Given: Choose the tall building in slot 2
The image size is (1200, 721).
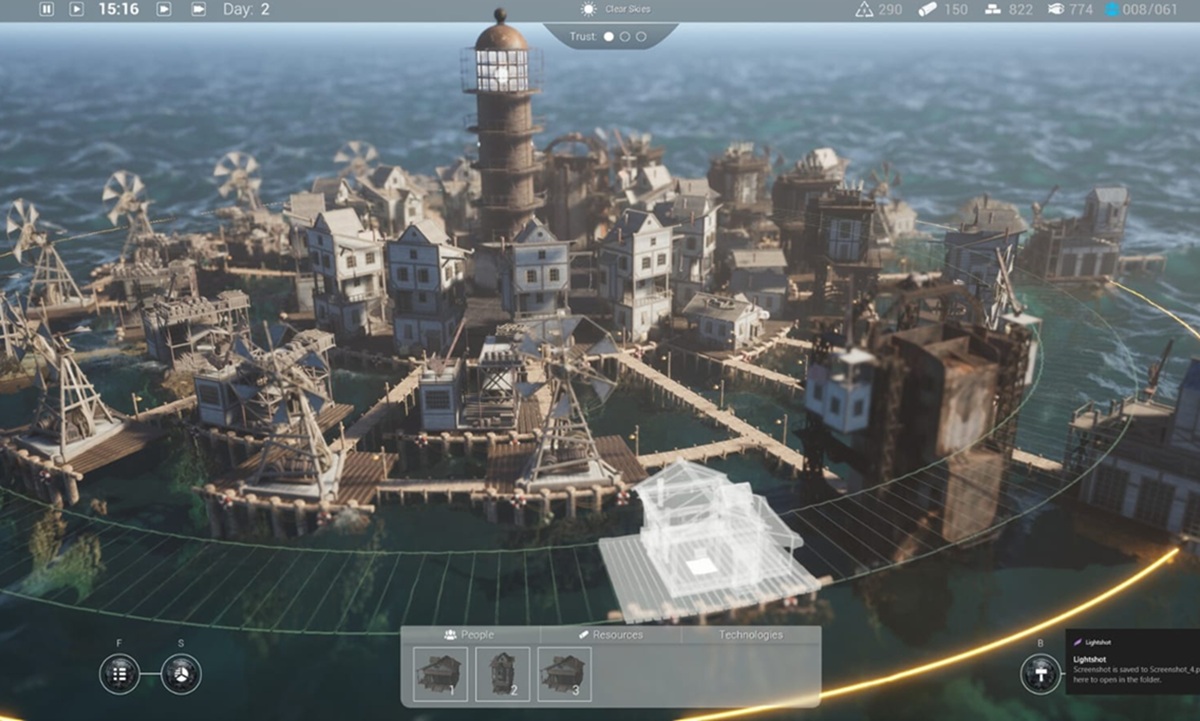Looking at the screenshot, I should coord(502,673).
